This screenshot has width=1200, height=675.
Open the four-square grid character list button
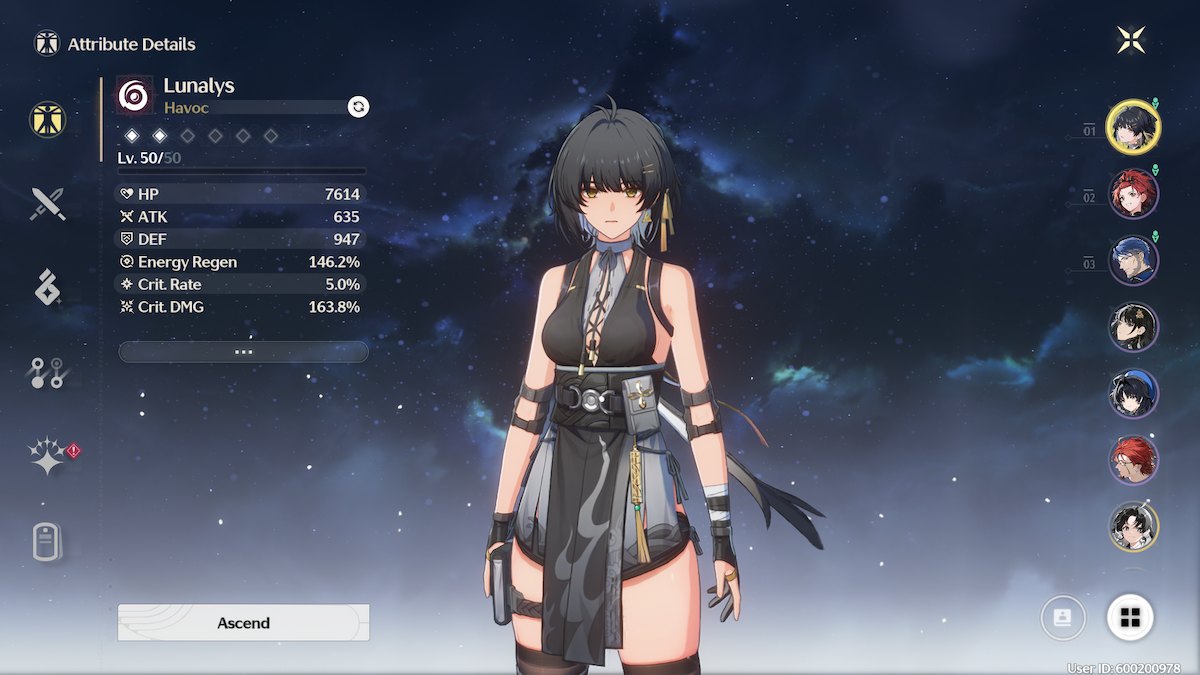click(x=1130, y=617)
